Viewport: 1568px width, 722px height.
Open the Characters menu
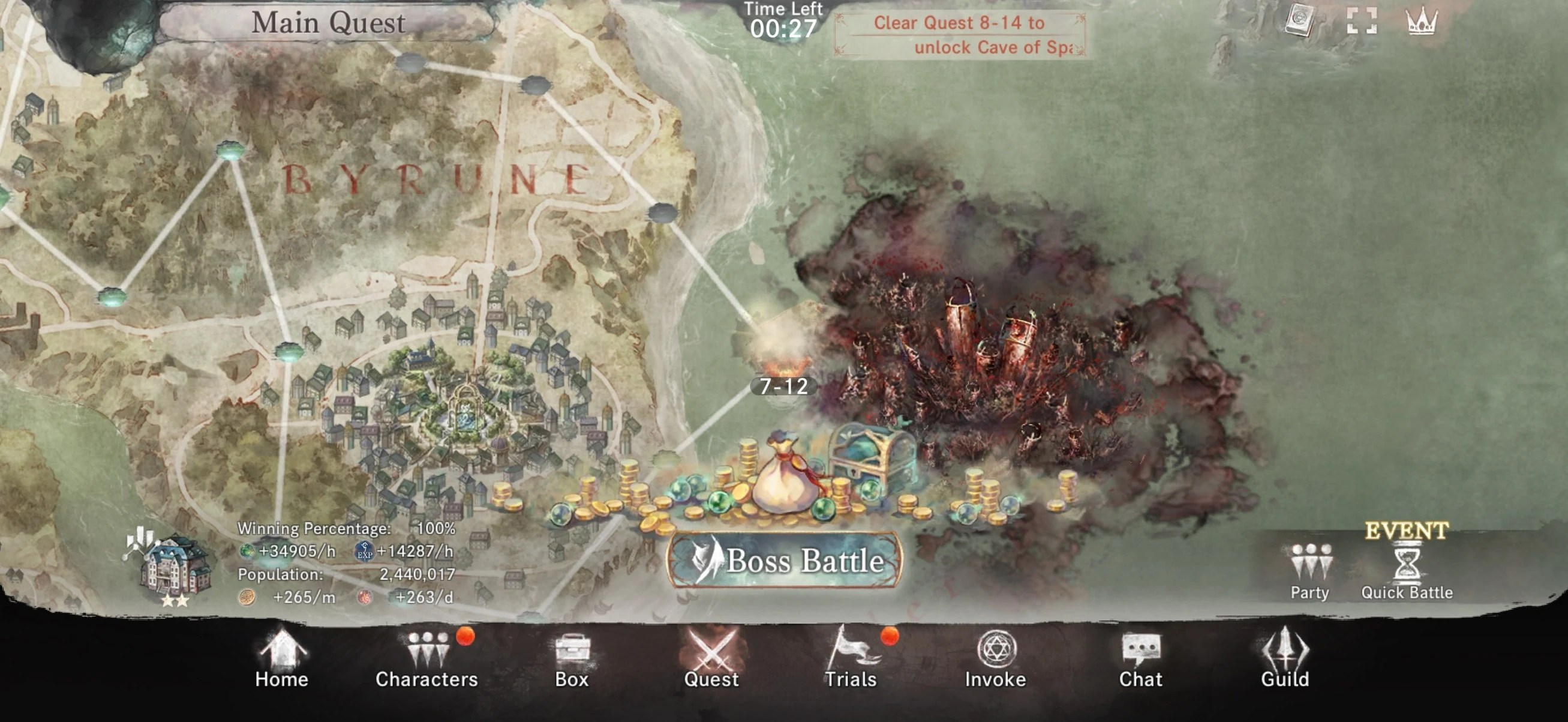(426, 660)
